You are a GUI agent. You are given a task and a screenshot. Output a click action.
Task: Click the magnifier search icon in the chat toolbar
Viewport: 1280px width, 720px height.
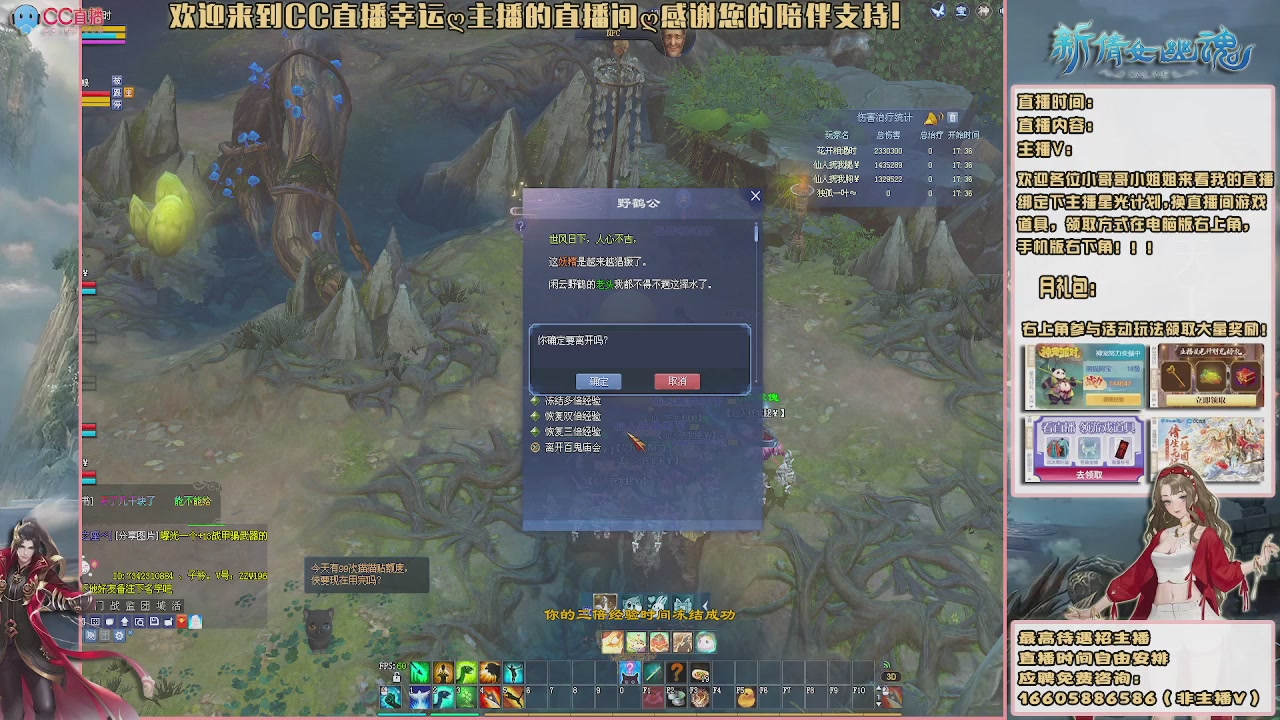click(140, 621)
